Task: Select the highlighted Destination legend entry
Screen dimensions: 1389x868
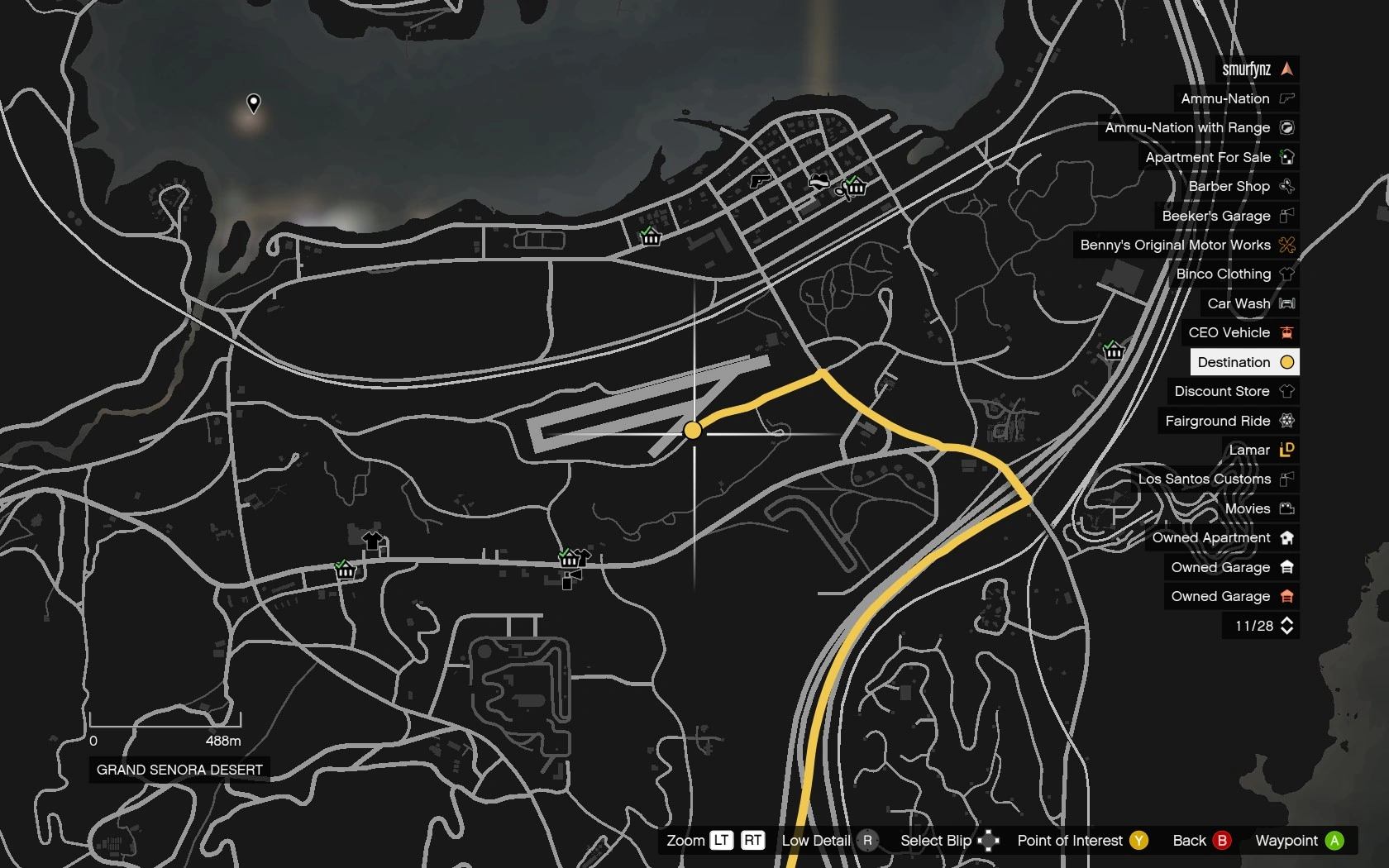Action: [1243, 362]
